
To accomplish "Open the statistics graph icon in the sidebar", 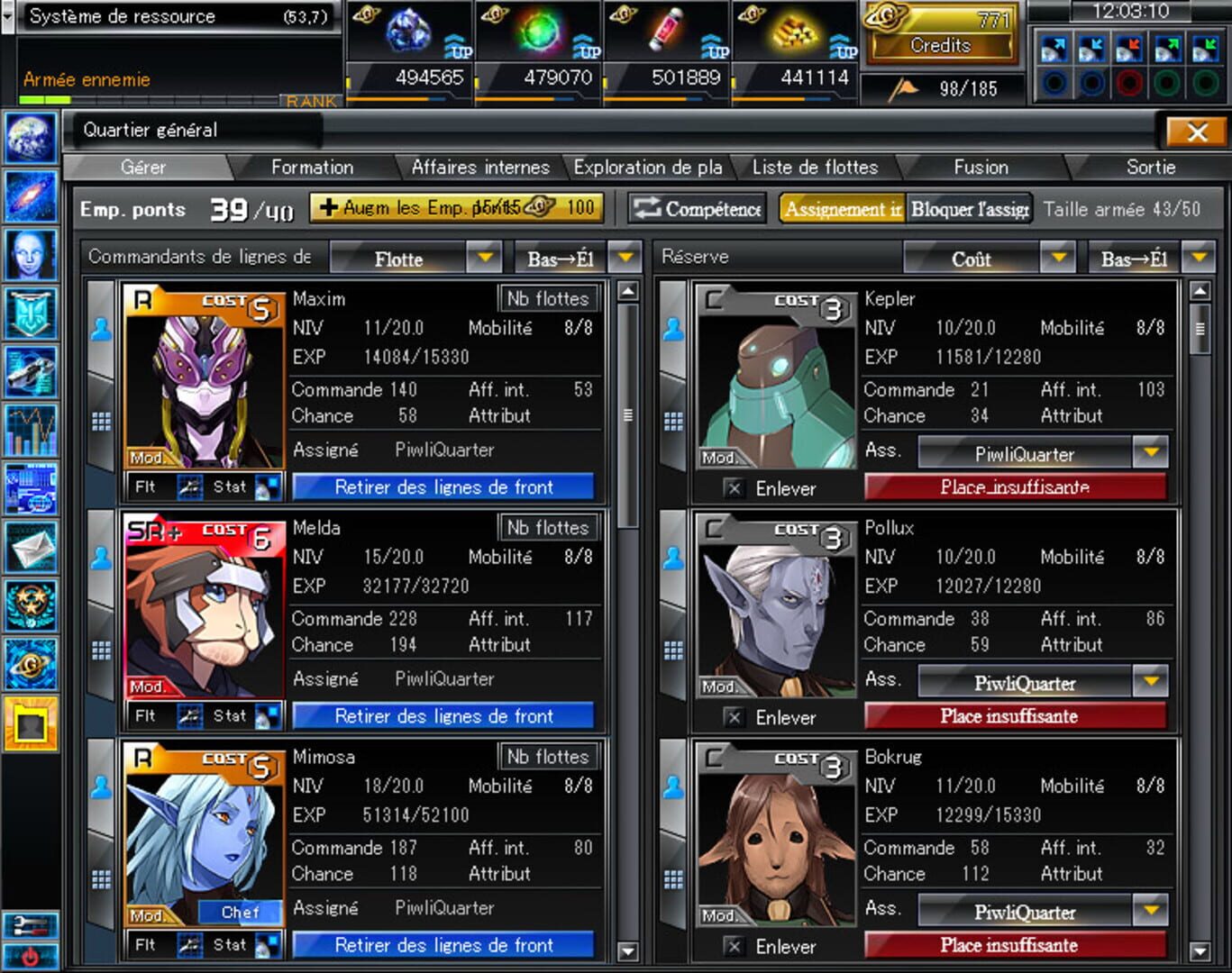I will tap(30, 431).
